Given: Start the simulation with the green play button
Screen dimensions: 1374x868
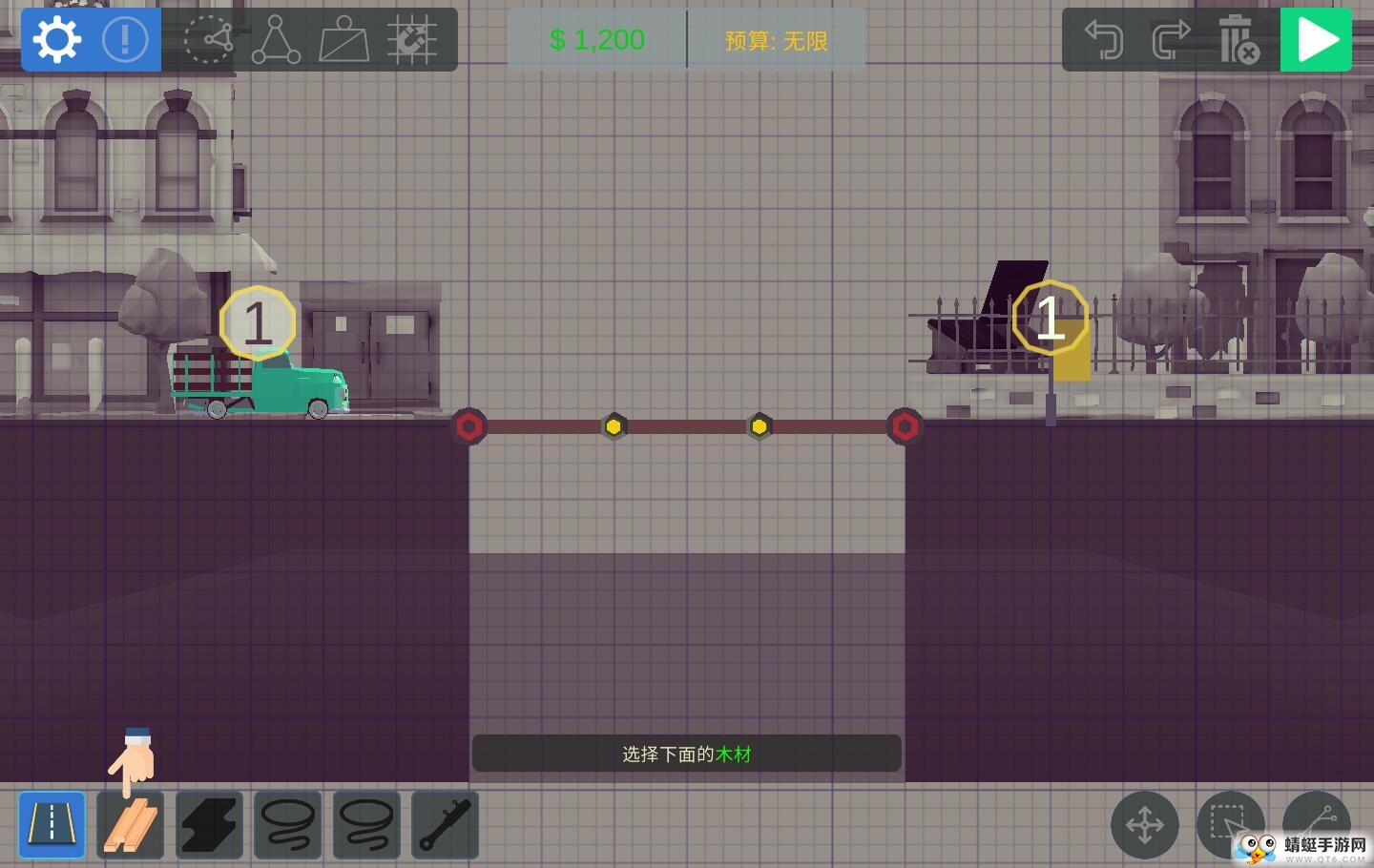Looking at the screenshot, I should pyautogui.click(x=1316, y=40).
